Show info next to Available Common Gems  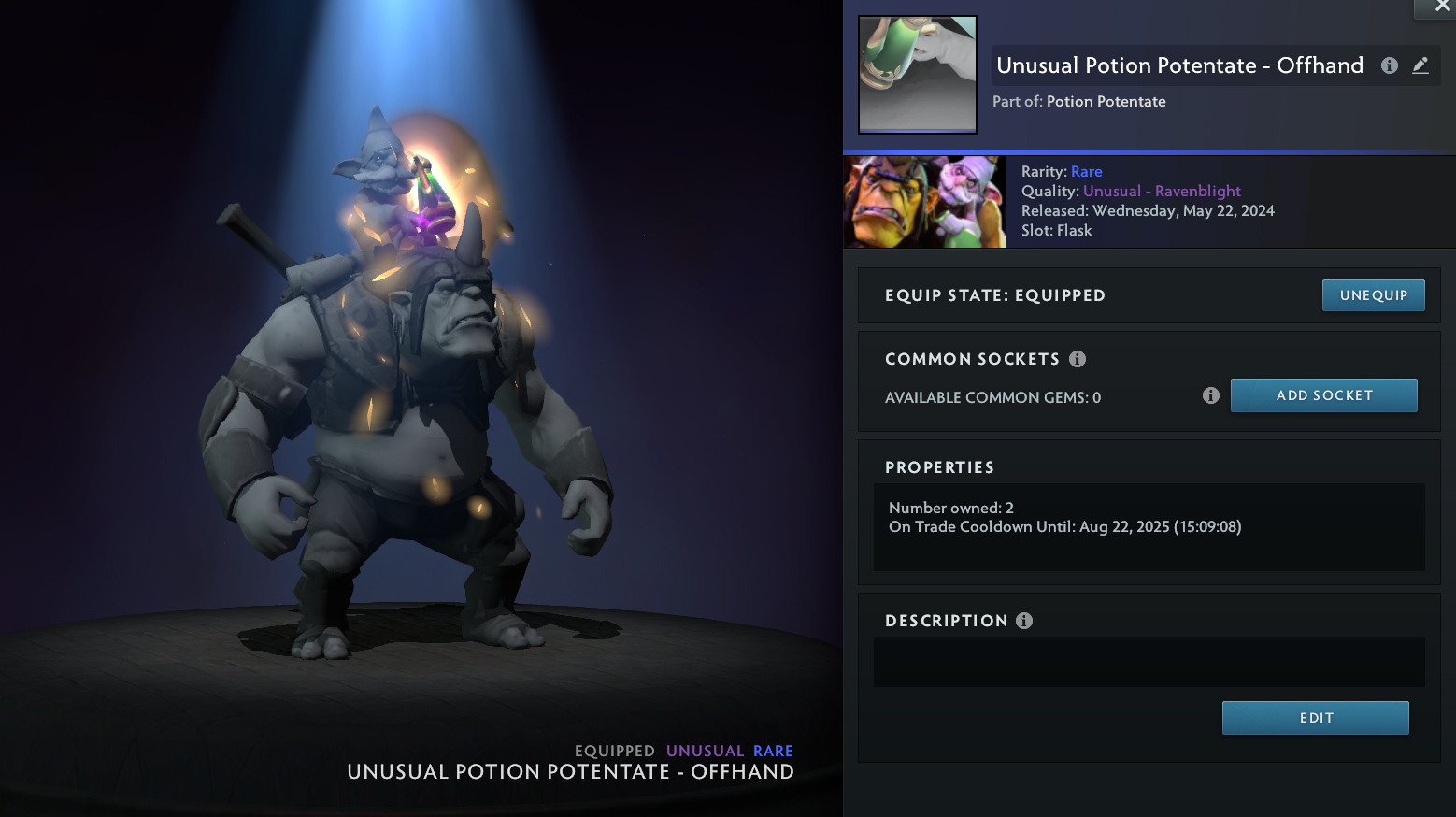[1211, 395]
